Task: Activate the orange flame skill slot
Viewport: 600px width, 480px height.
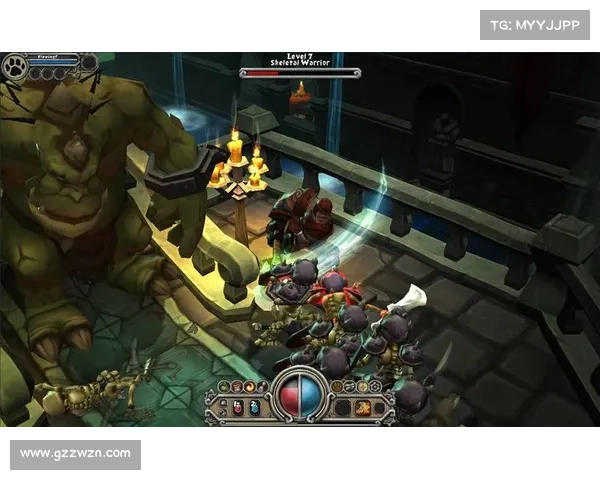Action: point(364,407)
